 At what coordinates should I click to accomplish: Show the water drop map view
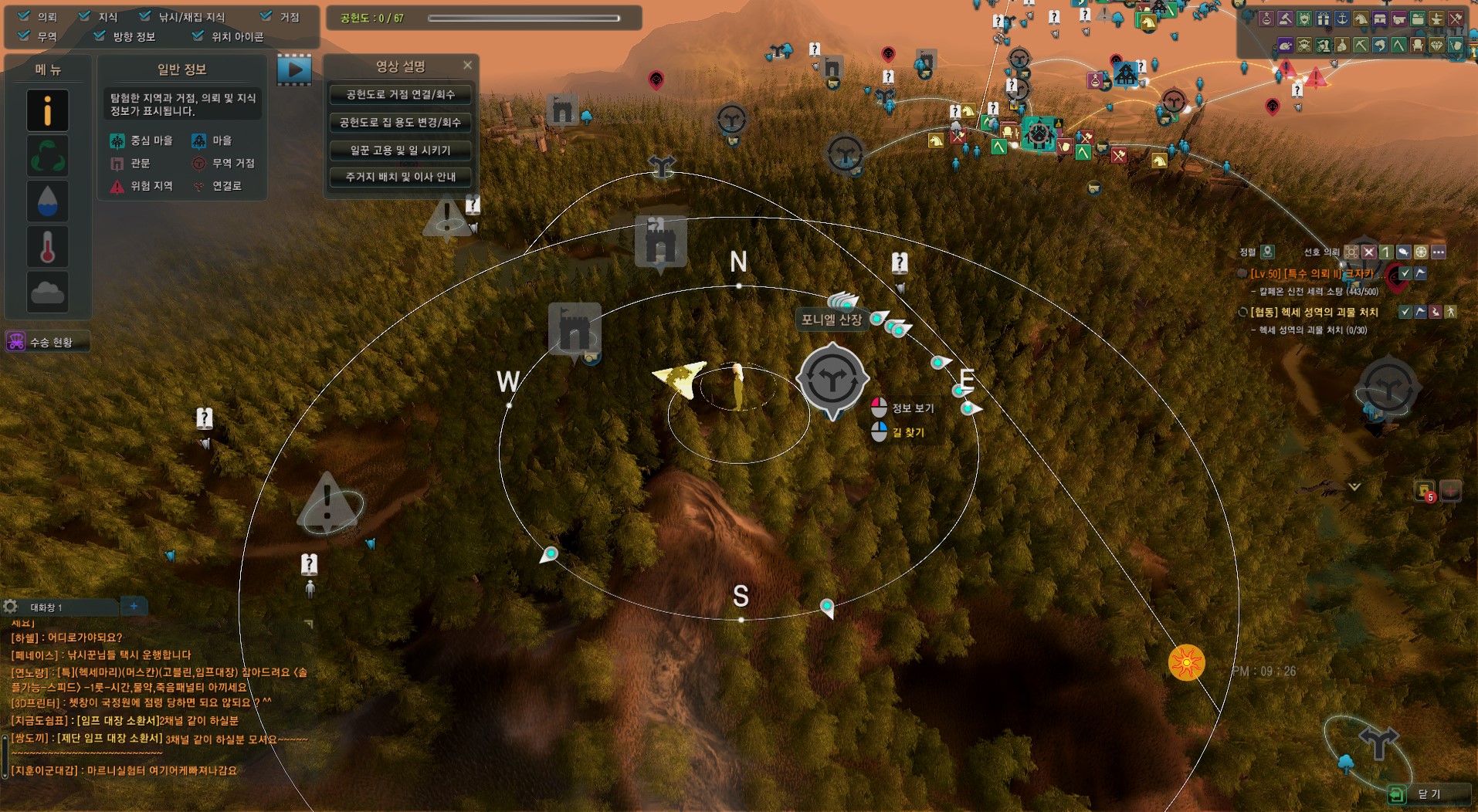[x=47, y=201]
